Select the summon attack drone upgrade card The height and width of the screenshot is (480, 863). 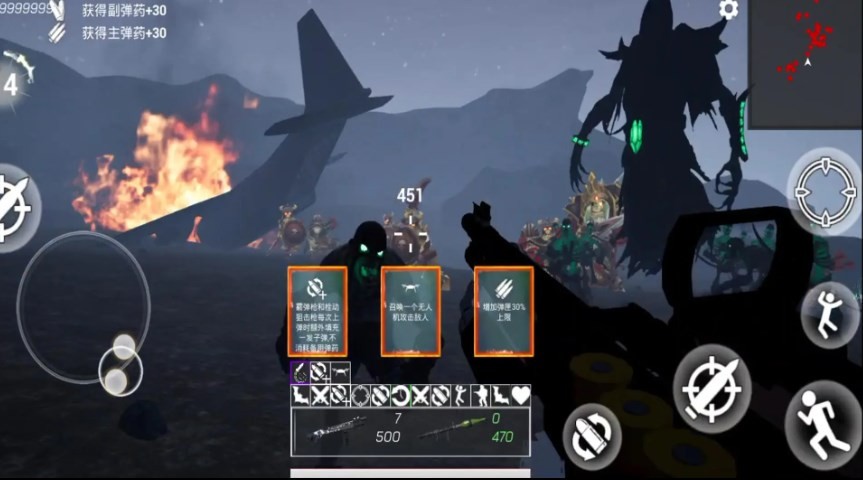[x=411, y=311]
